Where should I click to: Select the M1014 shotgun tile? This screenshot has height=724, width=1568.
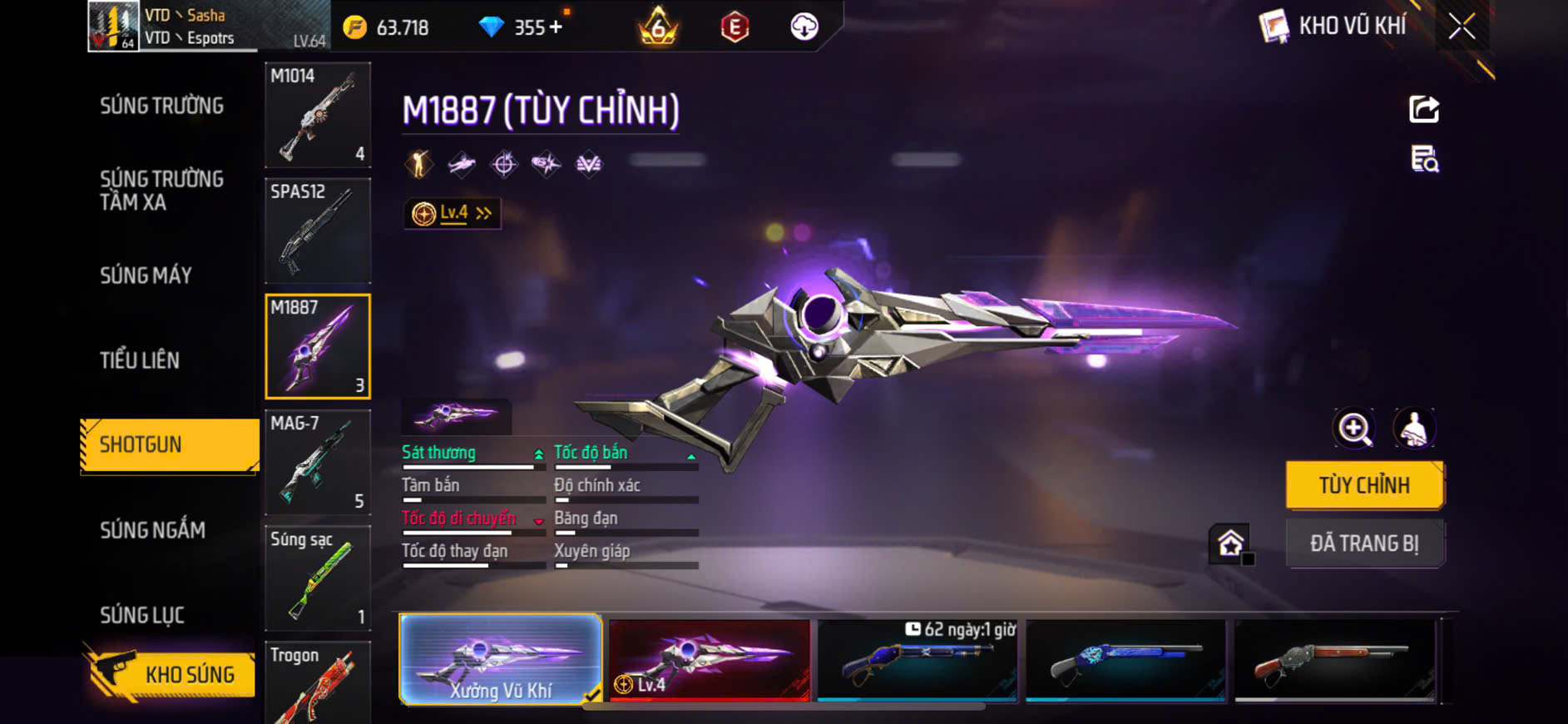click(x=318, y=115)
